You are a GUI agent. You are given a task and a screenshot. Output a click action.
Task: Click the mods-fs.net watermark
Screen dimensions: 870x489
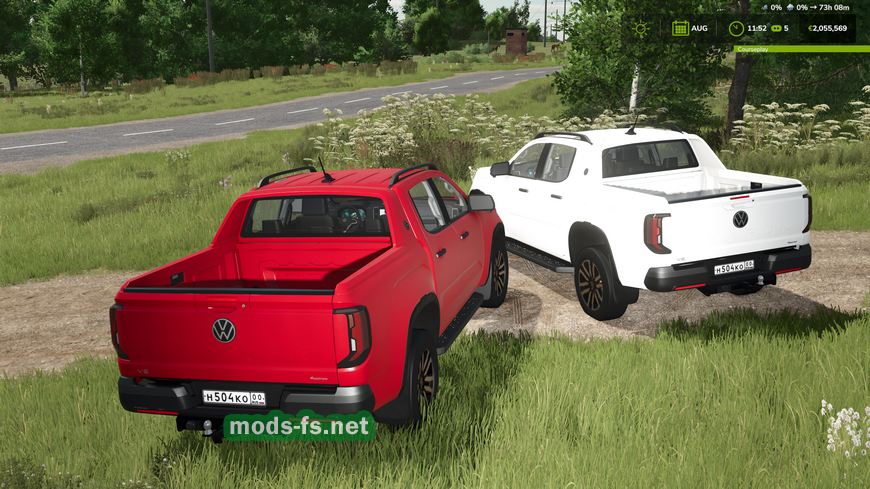(x=299, y=427)
